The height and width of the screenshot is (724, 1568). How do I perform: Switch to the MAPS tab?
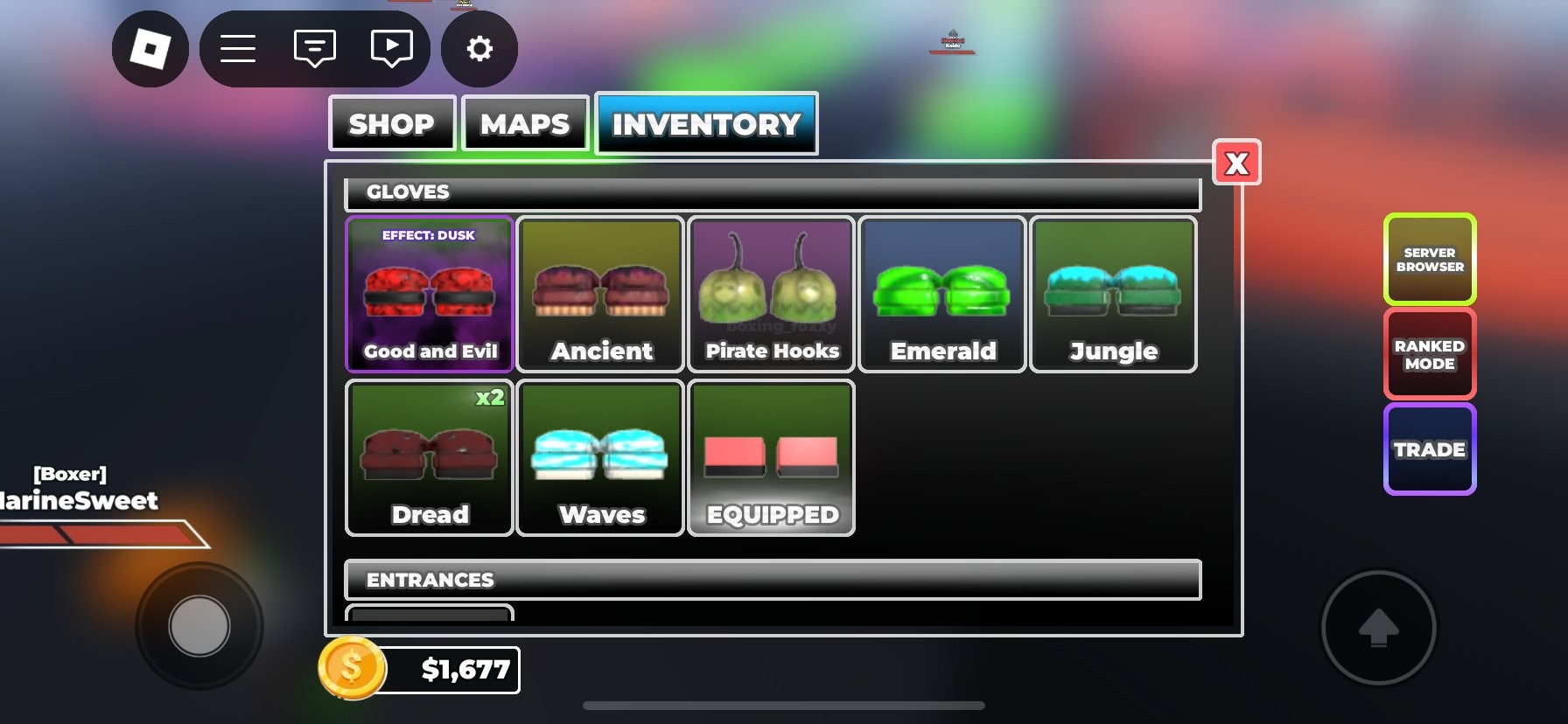pos(525,123)
